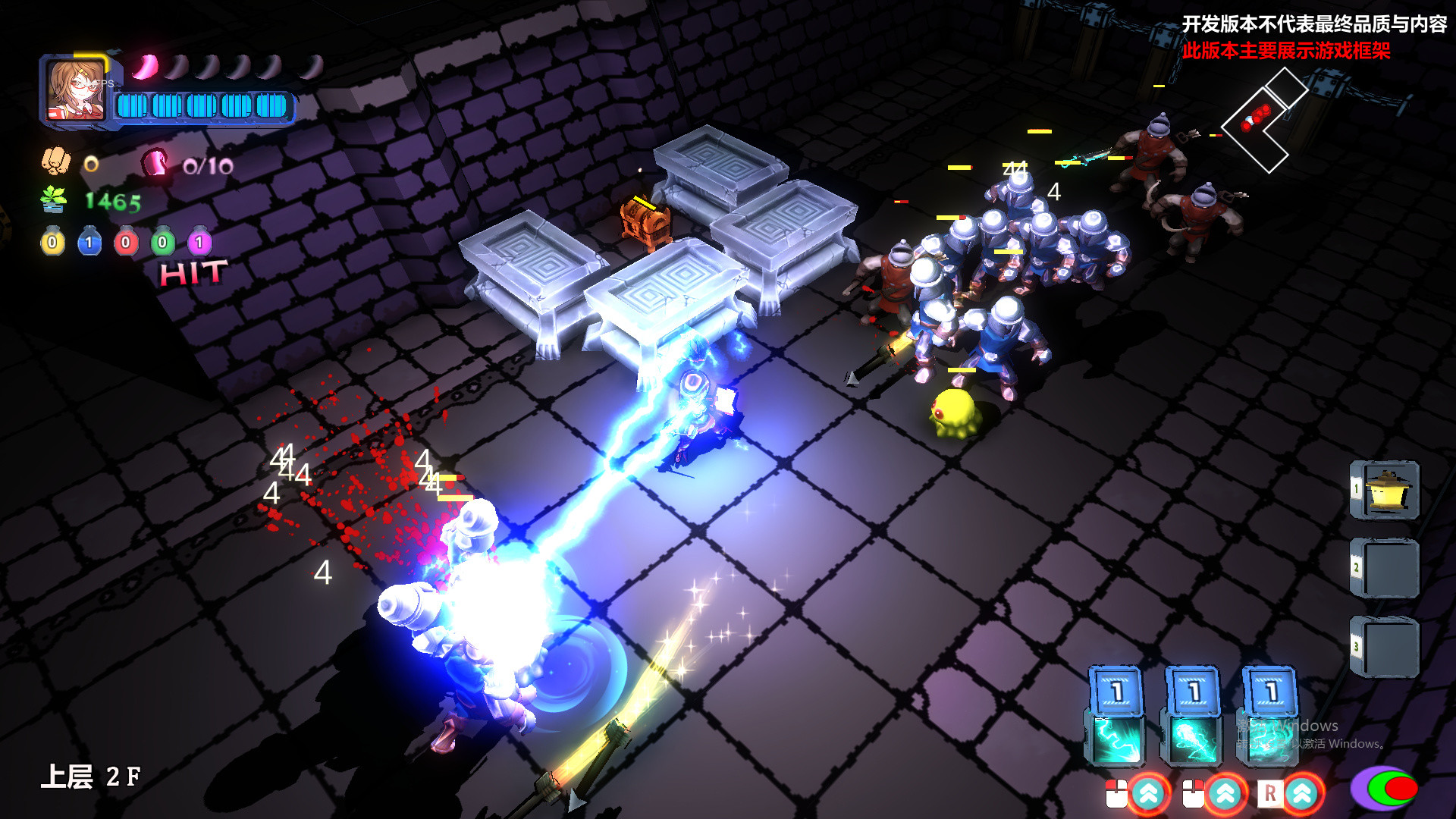The image size is (1456, 819).
Task: Click the gold coin currency icon
Action: click(90, 165)
